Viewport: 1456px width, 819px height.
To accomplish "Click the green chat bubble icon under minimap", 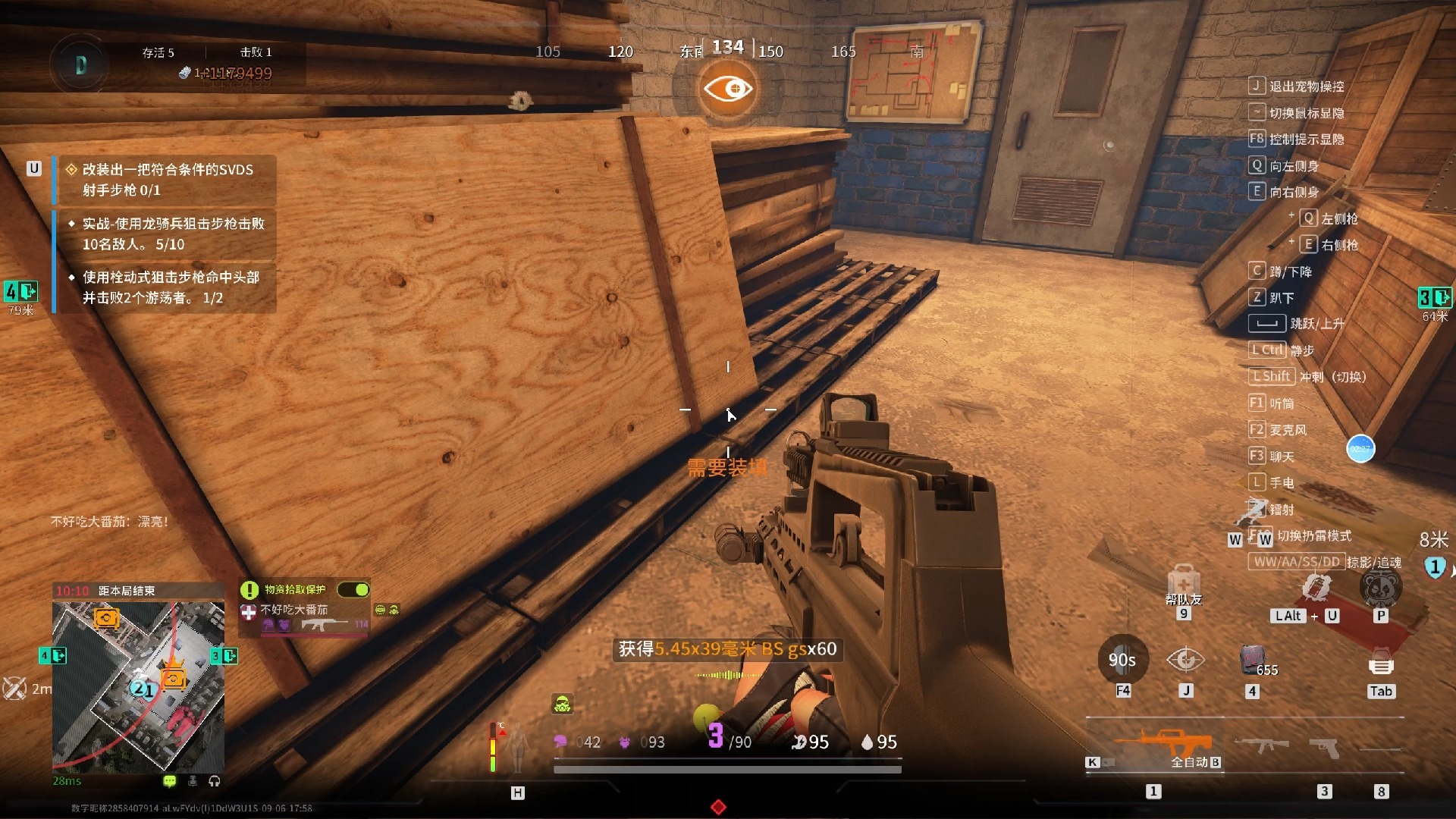I will [x=169, y=781].
